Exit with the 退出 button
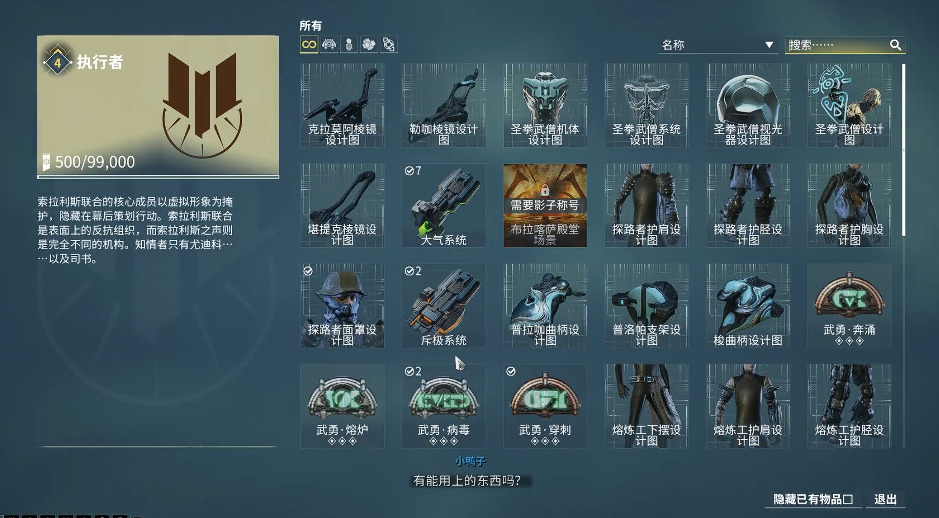 pyautogui.click(x=885, y=499)
